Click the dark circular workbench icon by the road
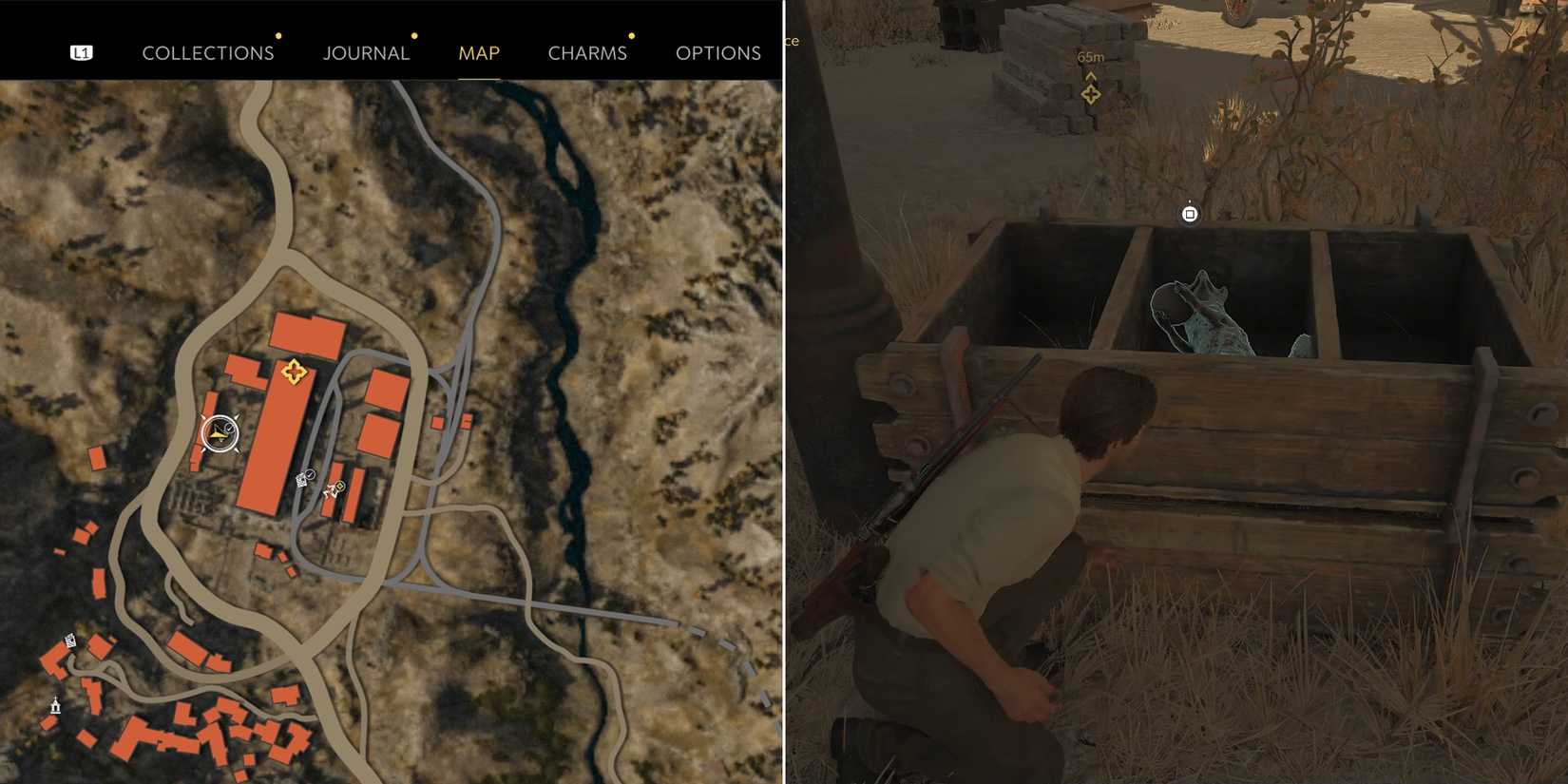1568x784 pixels. click(311, 474)
